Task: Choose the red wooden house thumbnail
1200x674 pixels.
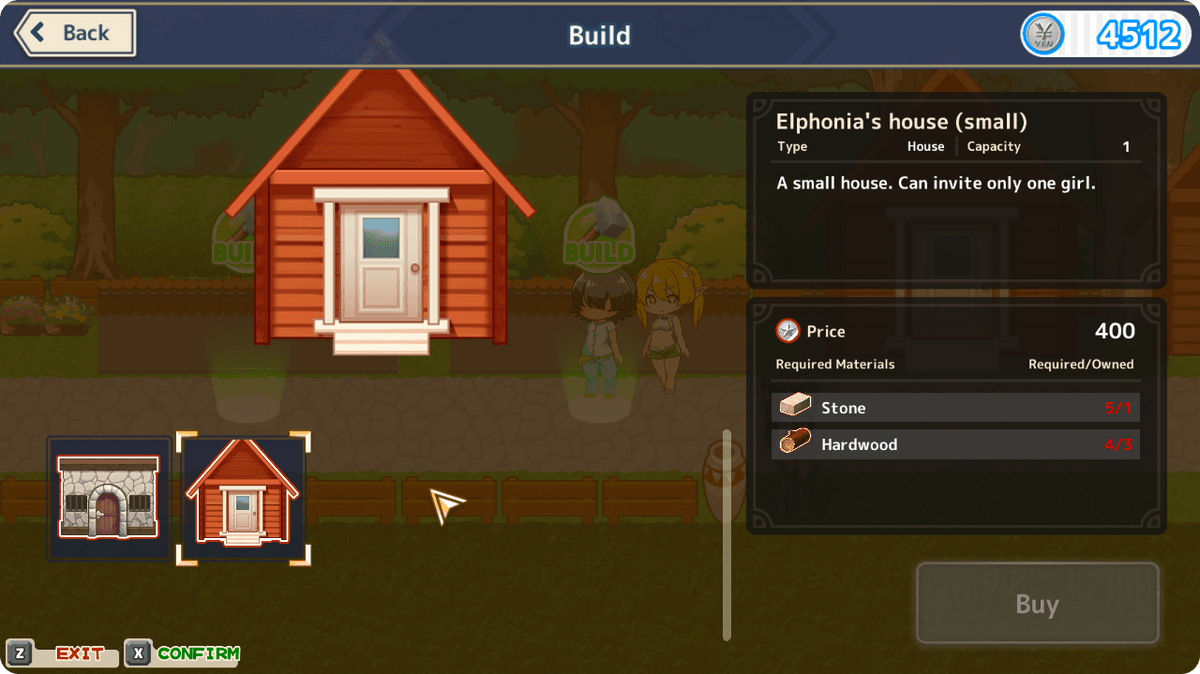Action: click(x=243, y=498)
